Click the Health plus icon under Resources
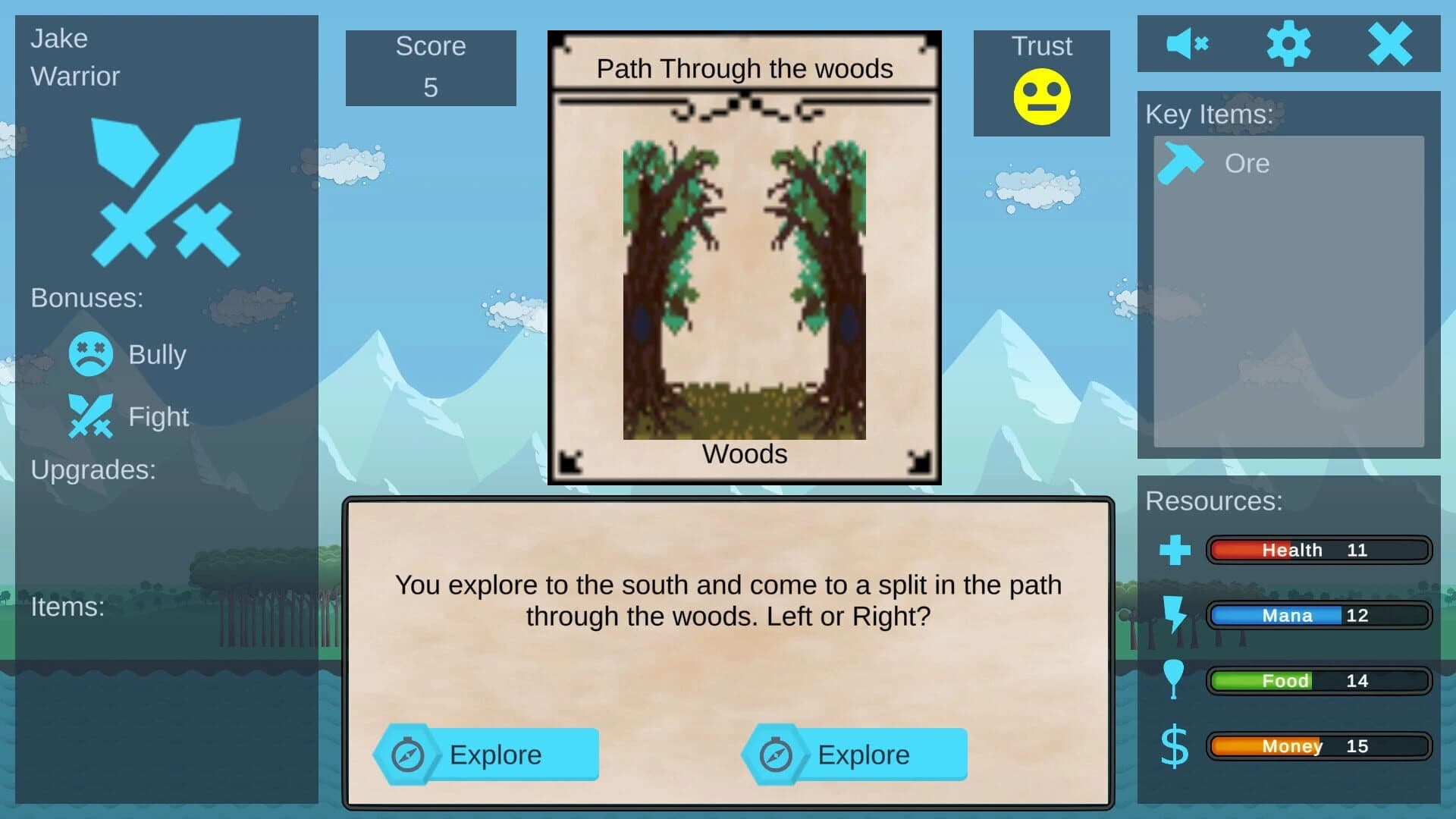The image size is (1456, 819). pyautogui.click(x=1175, y=551)
